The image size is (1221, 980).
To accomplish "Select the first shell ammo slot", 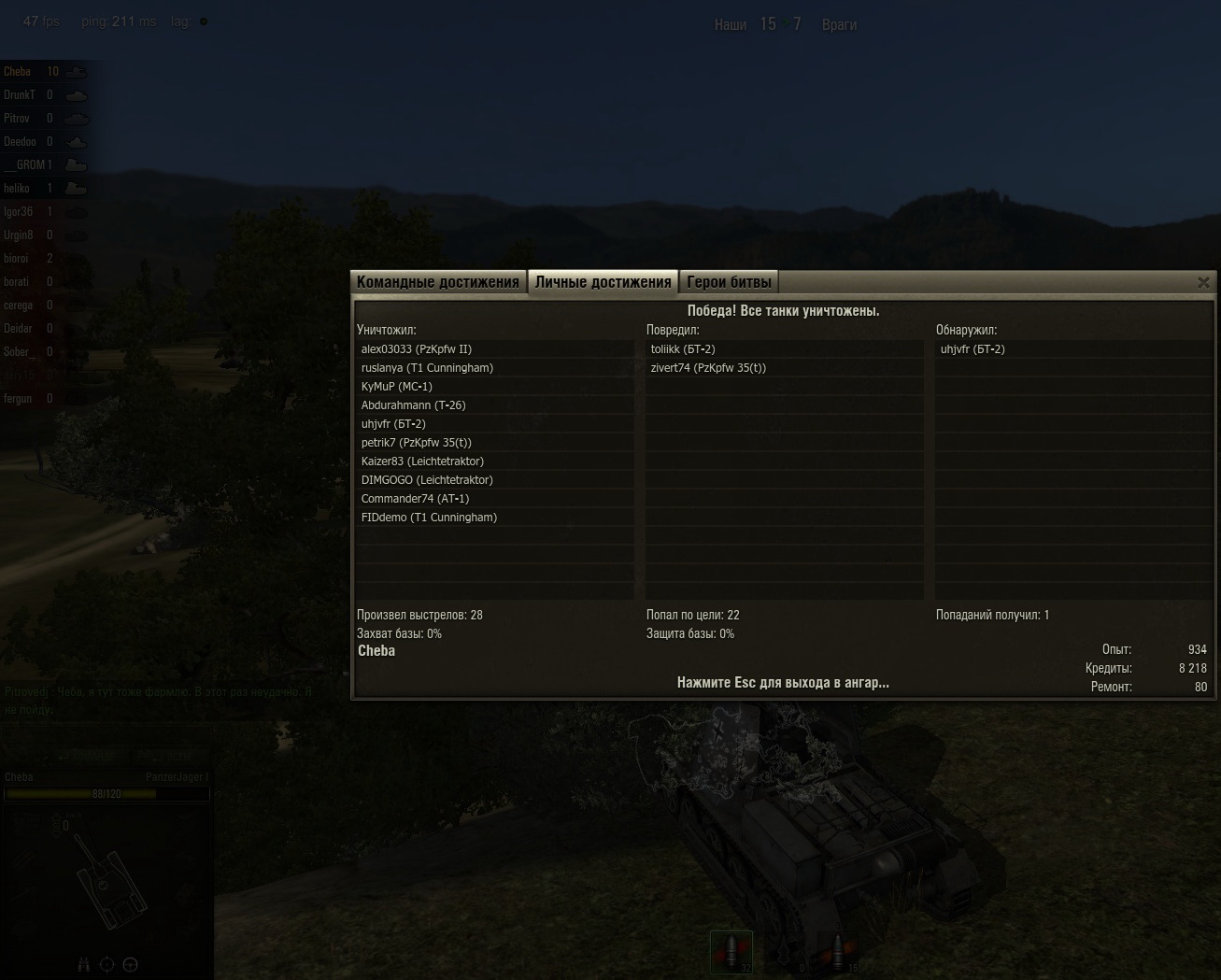I will (731, 951).
